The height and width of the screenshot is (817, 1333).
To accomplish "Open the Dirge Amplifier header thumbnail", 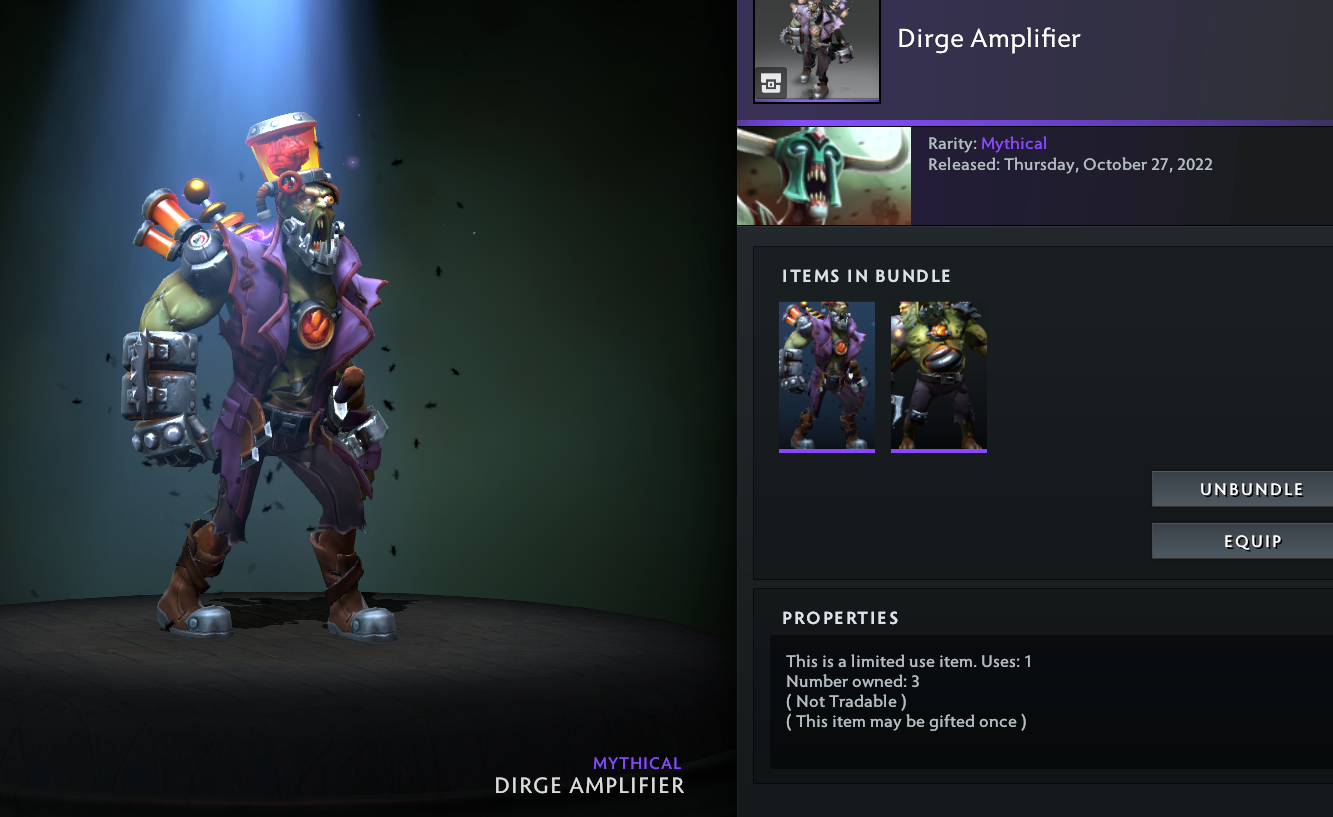I will click(x=816, y=50).
